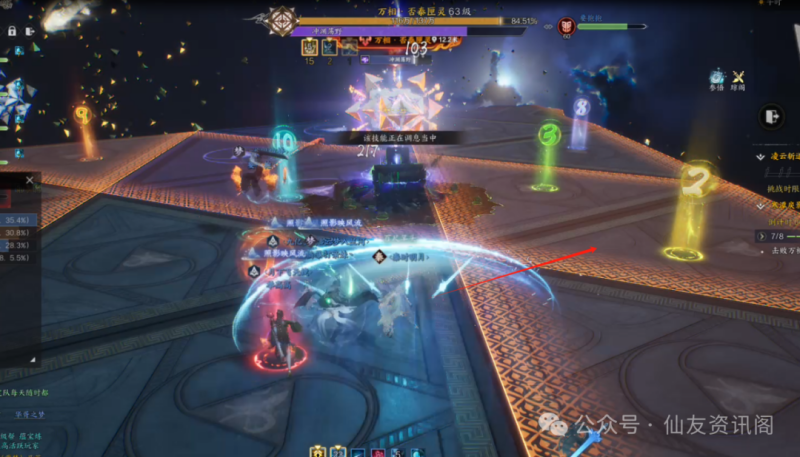Inspect the blue second boss buff icon
The width and height of the screenshot is (800, 457).
coord(327,46)
